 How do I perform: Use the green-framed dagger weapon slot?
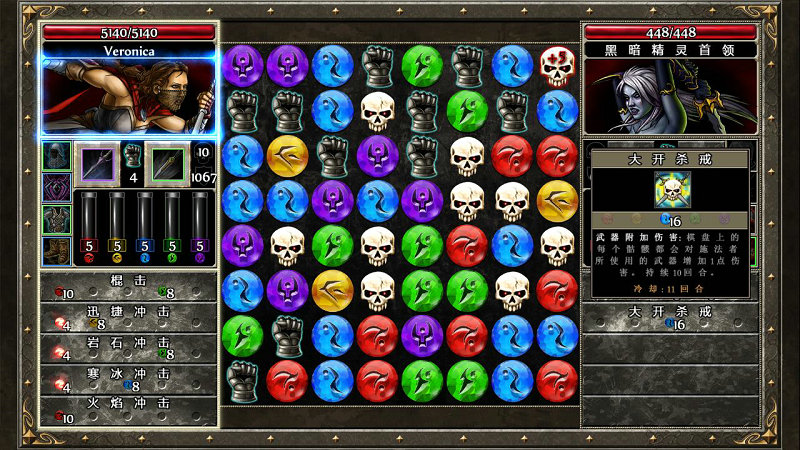(166, 164)
